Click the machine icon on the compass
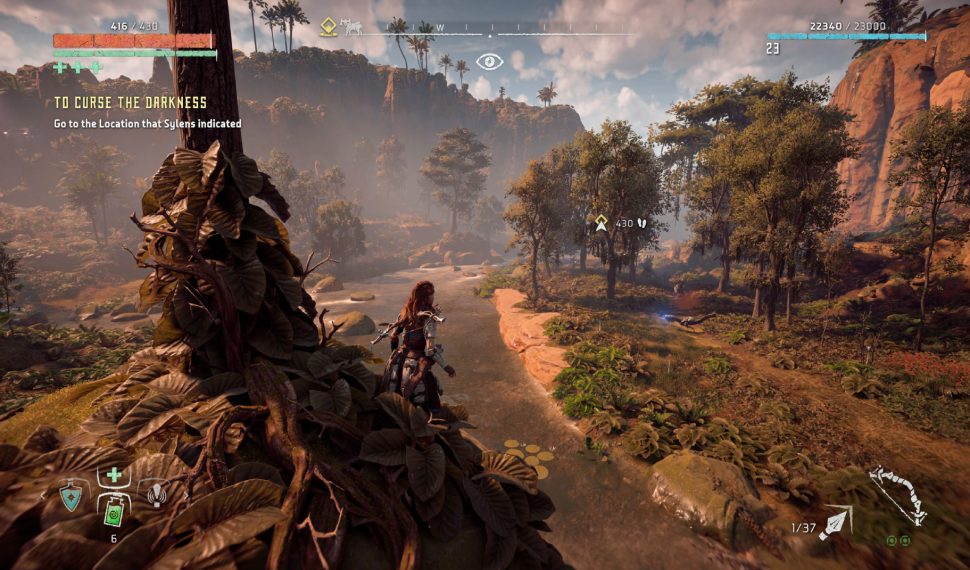The height and width of the screenshot is (570, 970). tap(352, 28)
